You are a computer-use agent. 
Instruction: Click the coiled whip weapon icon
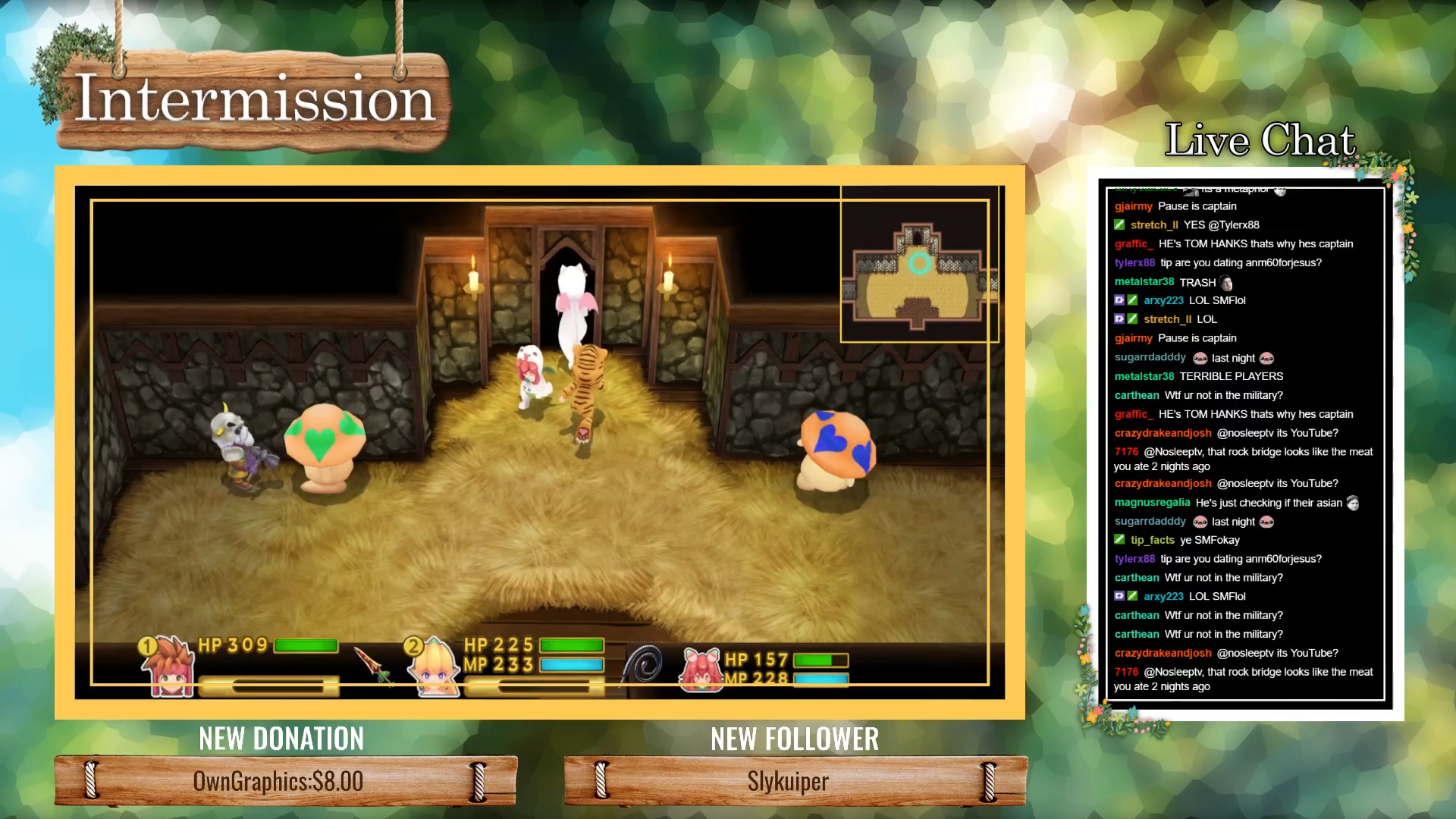click(x=643, y=664)
